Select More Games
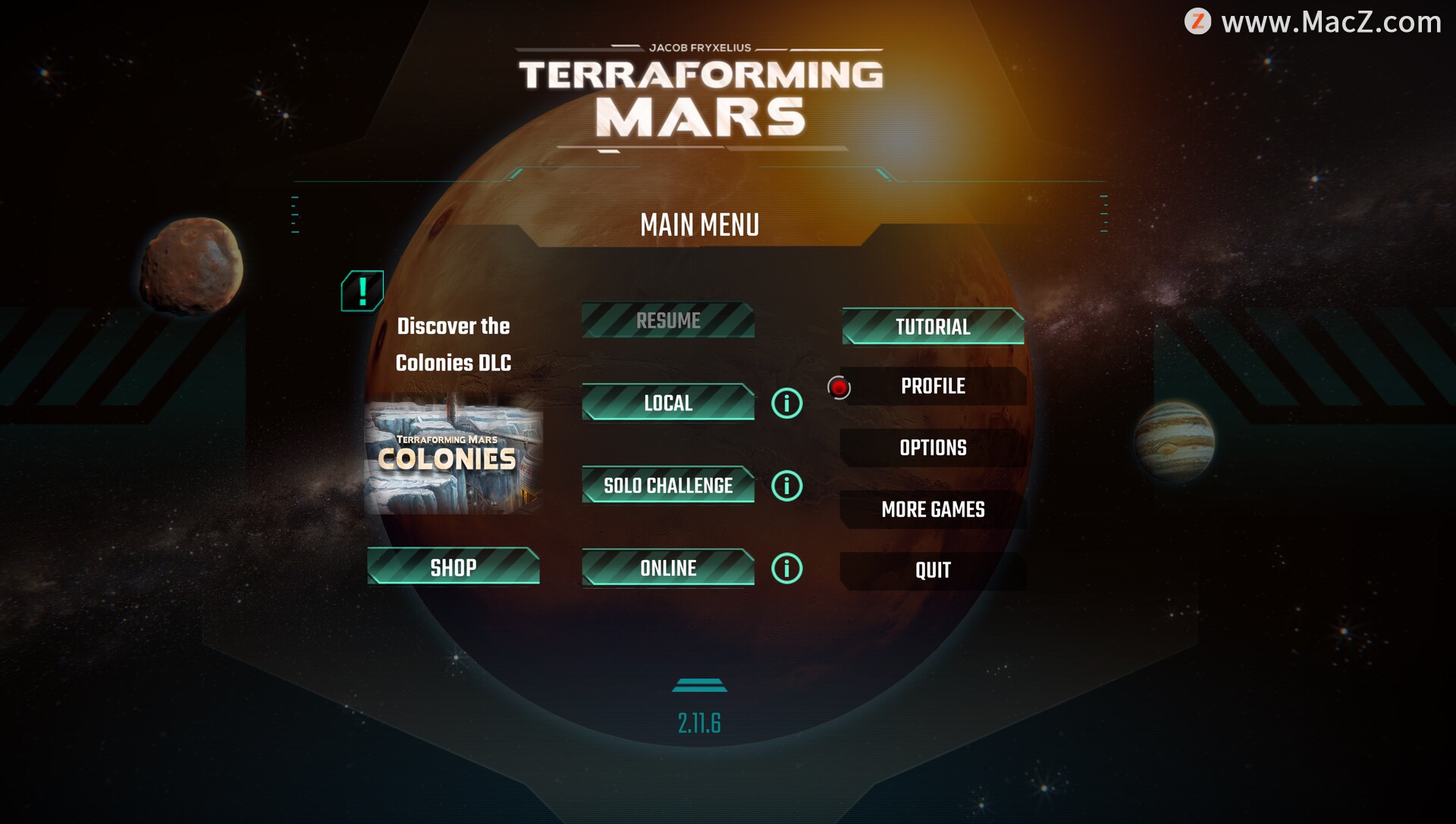 [933, 509]
